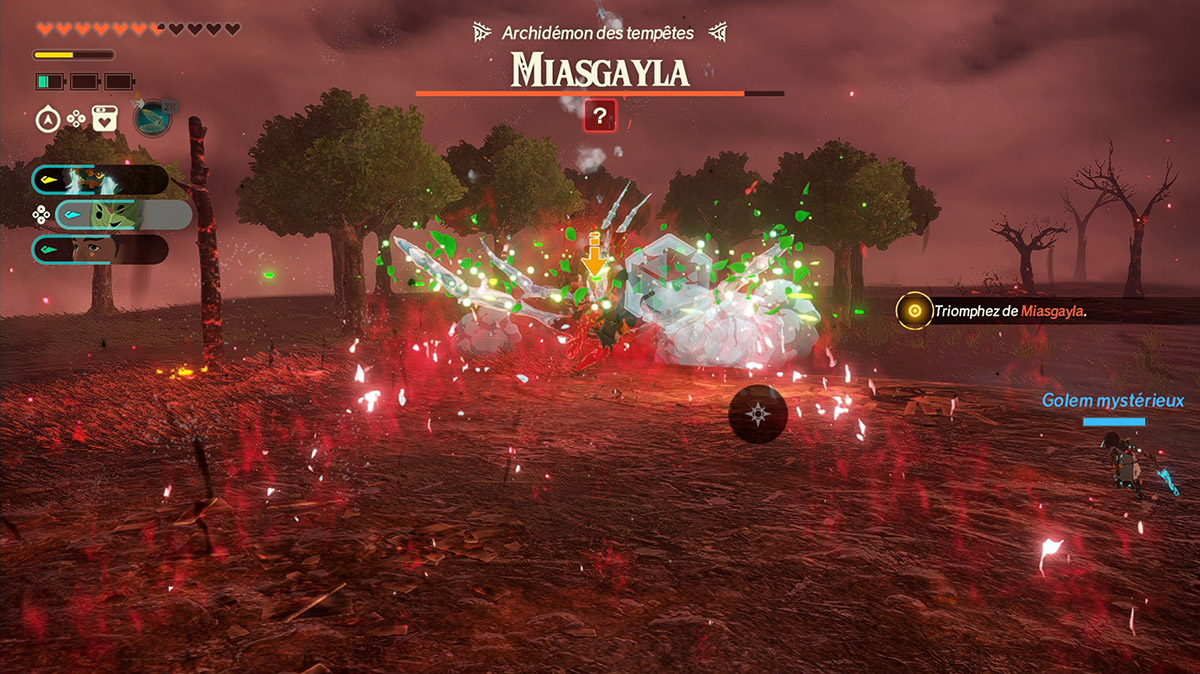This screenshot has height=674, width=1200.
Task: Click the red question mark weakness icon
Action: [599, 116]
